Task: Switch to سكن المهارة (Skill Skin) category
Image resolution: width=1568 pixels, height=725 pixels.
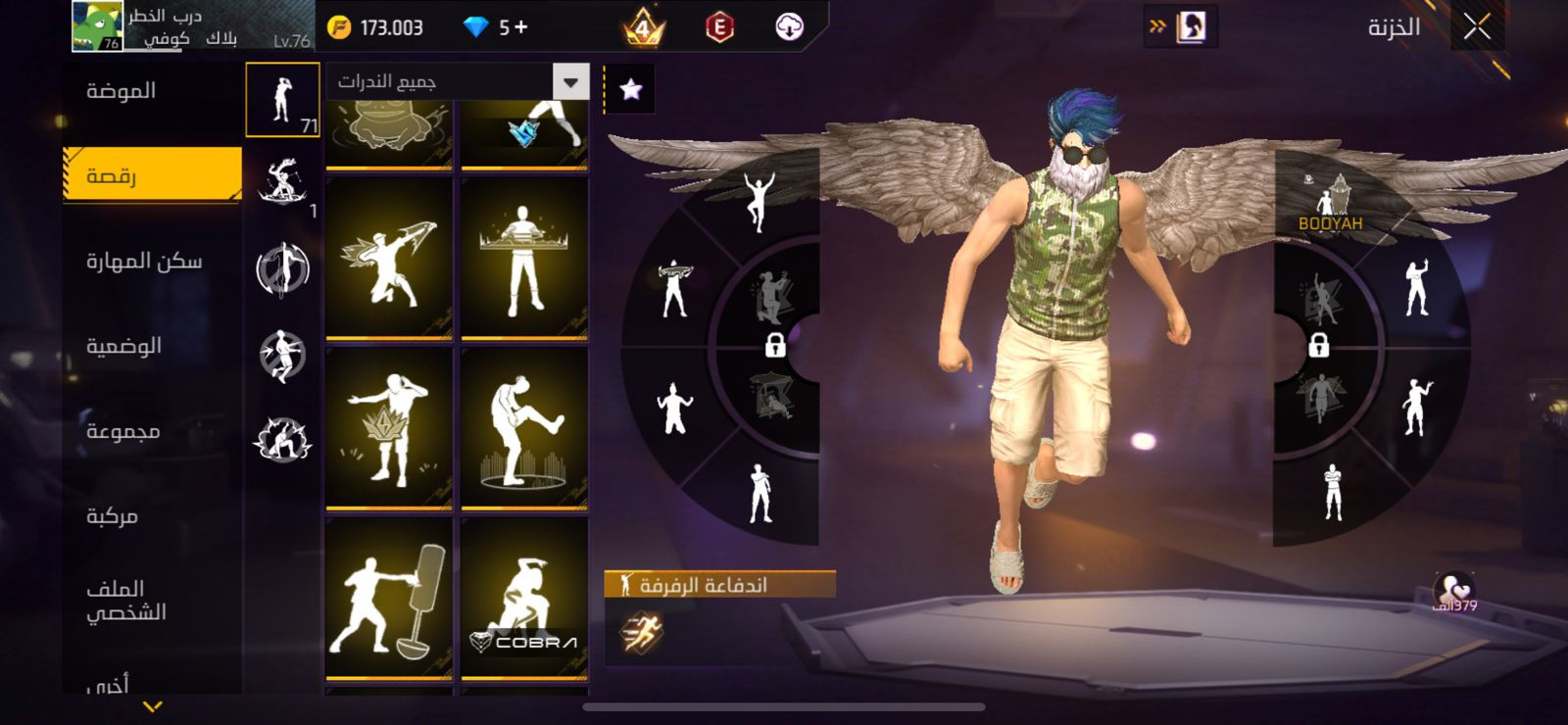Action: click(144, 261)
